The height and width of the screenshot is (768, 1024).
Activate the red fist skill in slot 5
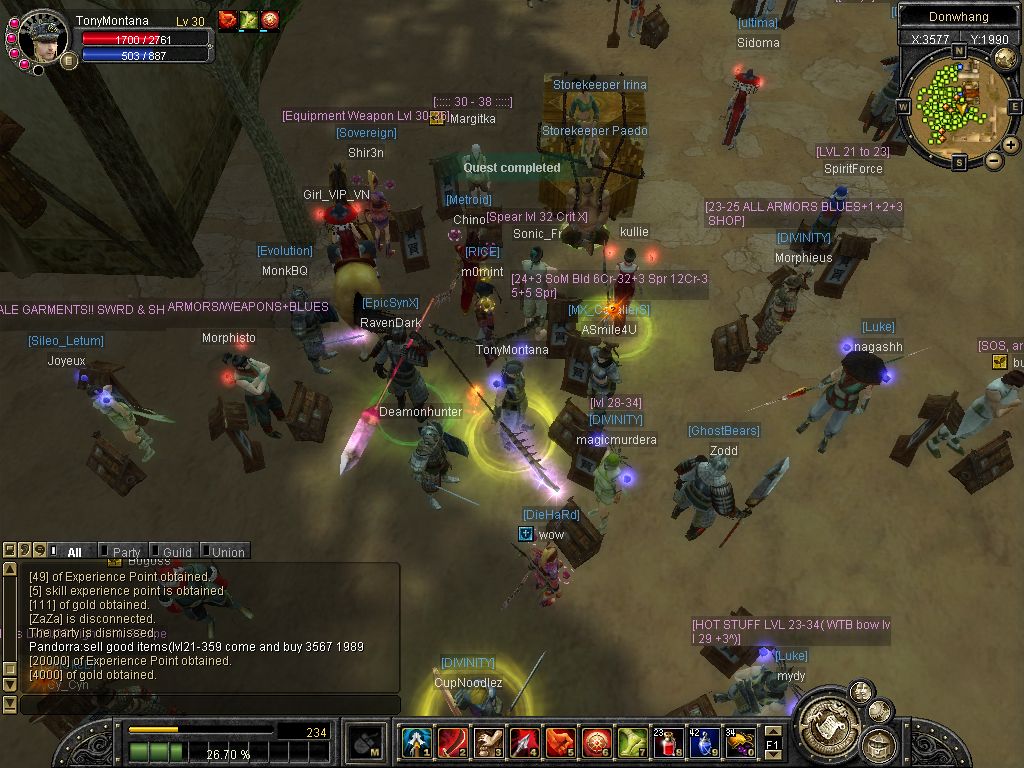coord(561,743)
